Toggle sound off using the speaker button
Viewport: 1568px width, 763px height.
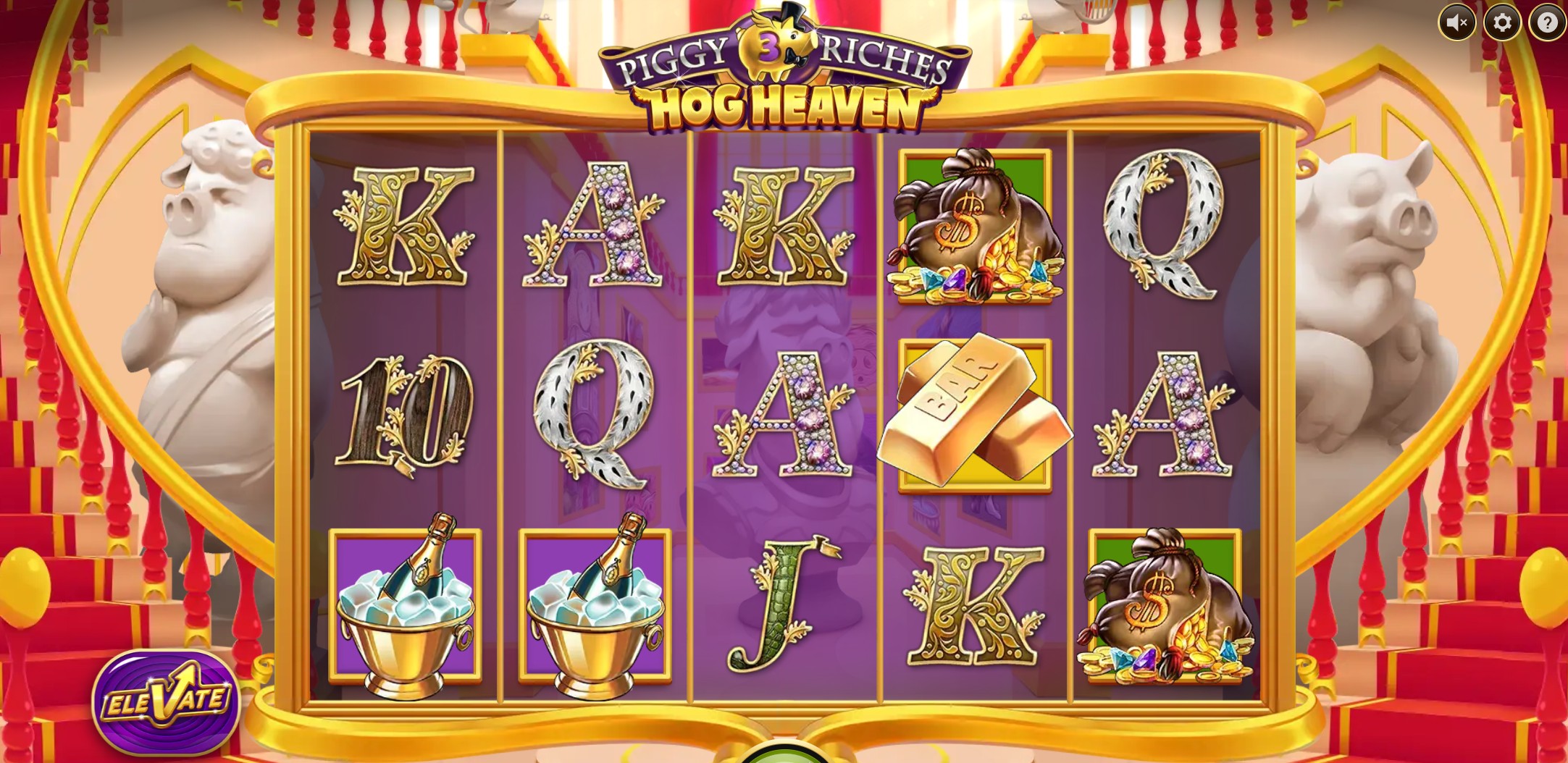[x=1458, y=22]
